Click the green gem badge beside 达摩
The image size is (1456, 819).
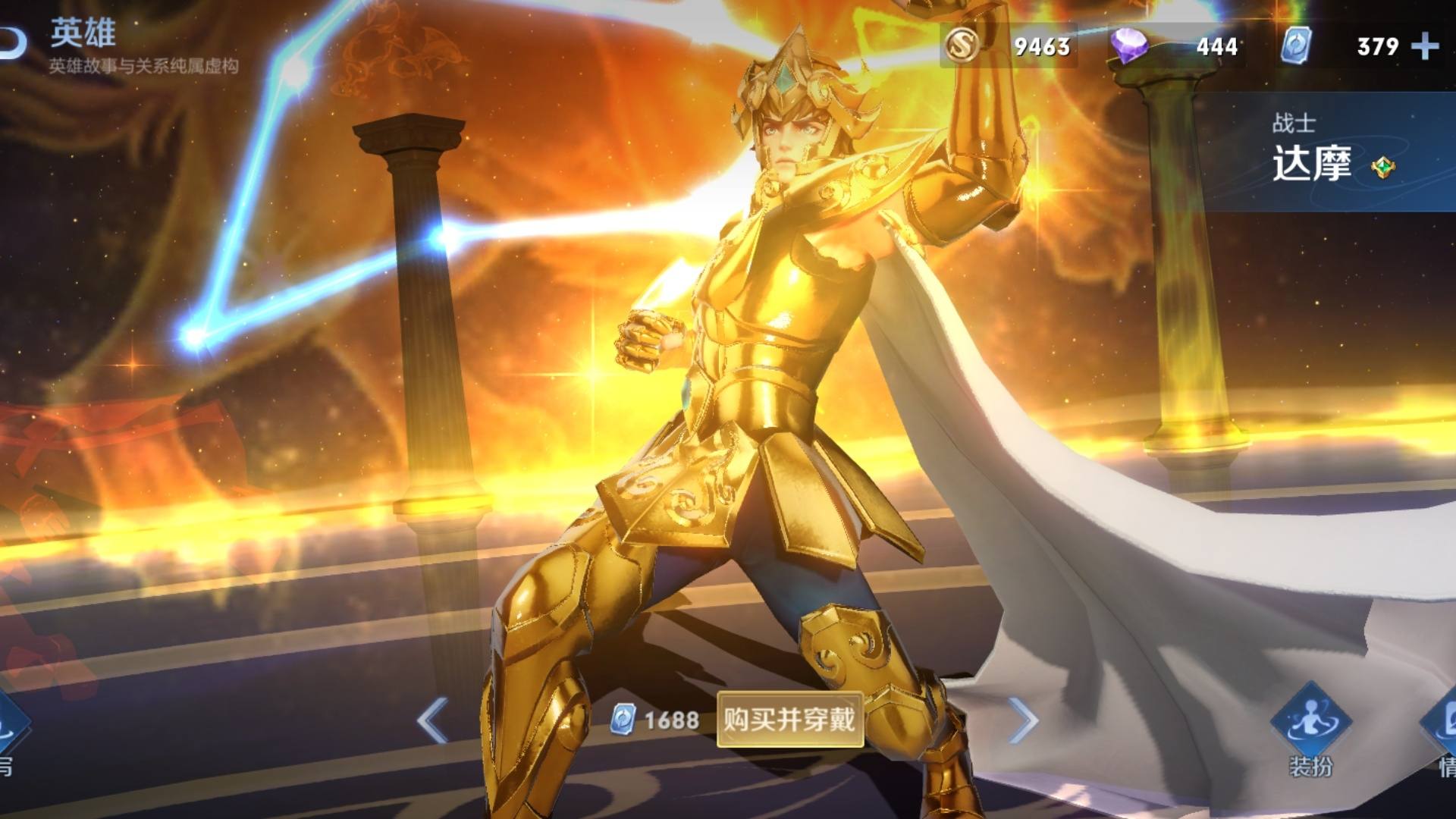[1383, 167]
